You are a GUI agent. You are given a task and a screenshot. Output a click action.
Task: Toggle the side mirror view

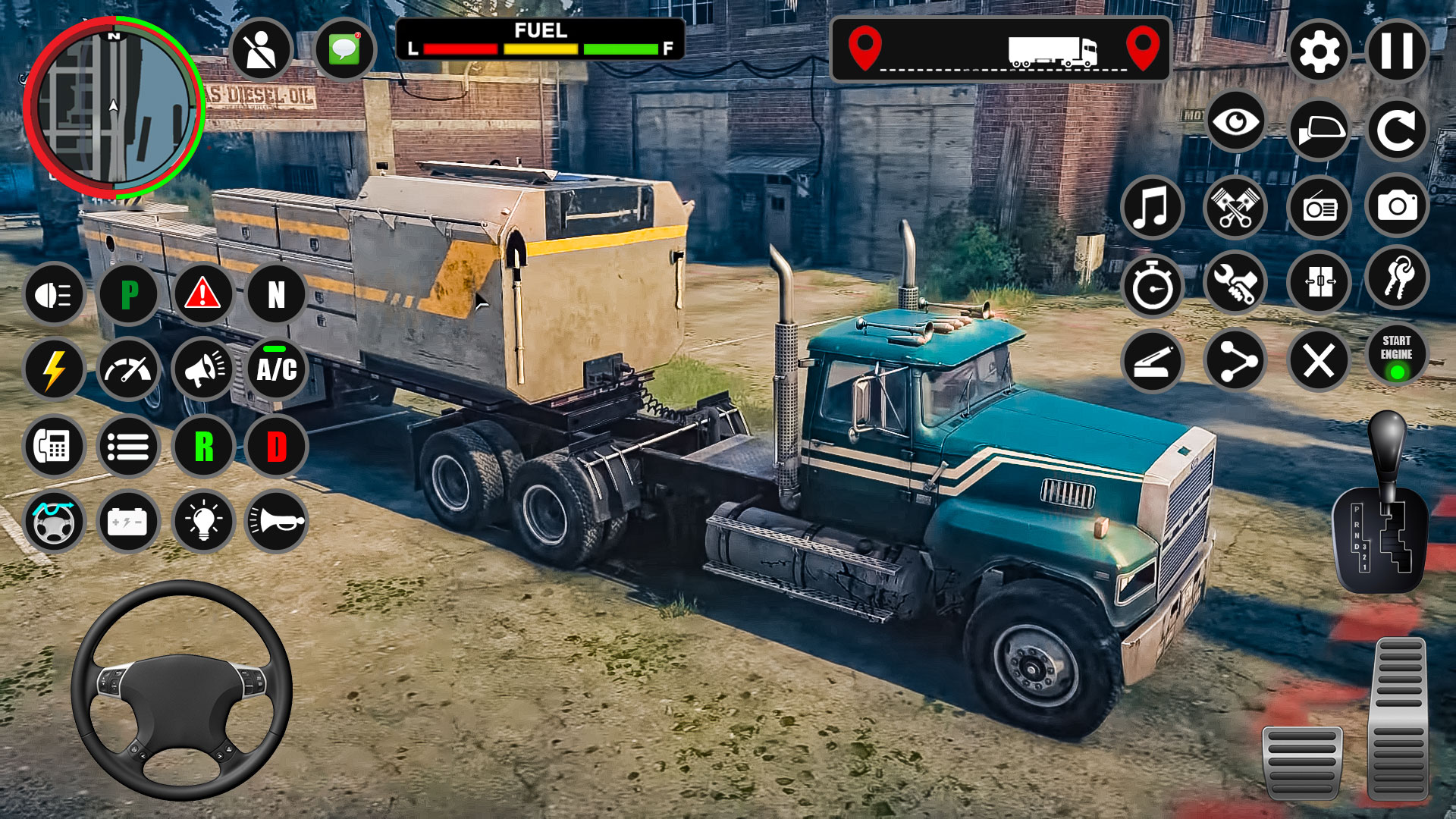1318,126
